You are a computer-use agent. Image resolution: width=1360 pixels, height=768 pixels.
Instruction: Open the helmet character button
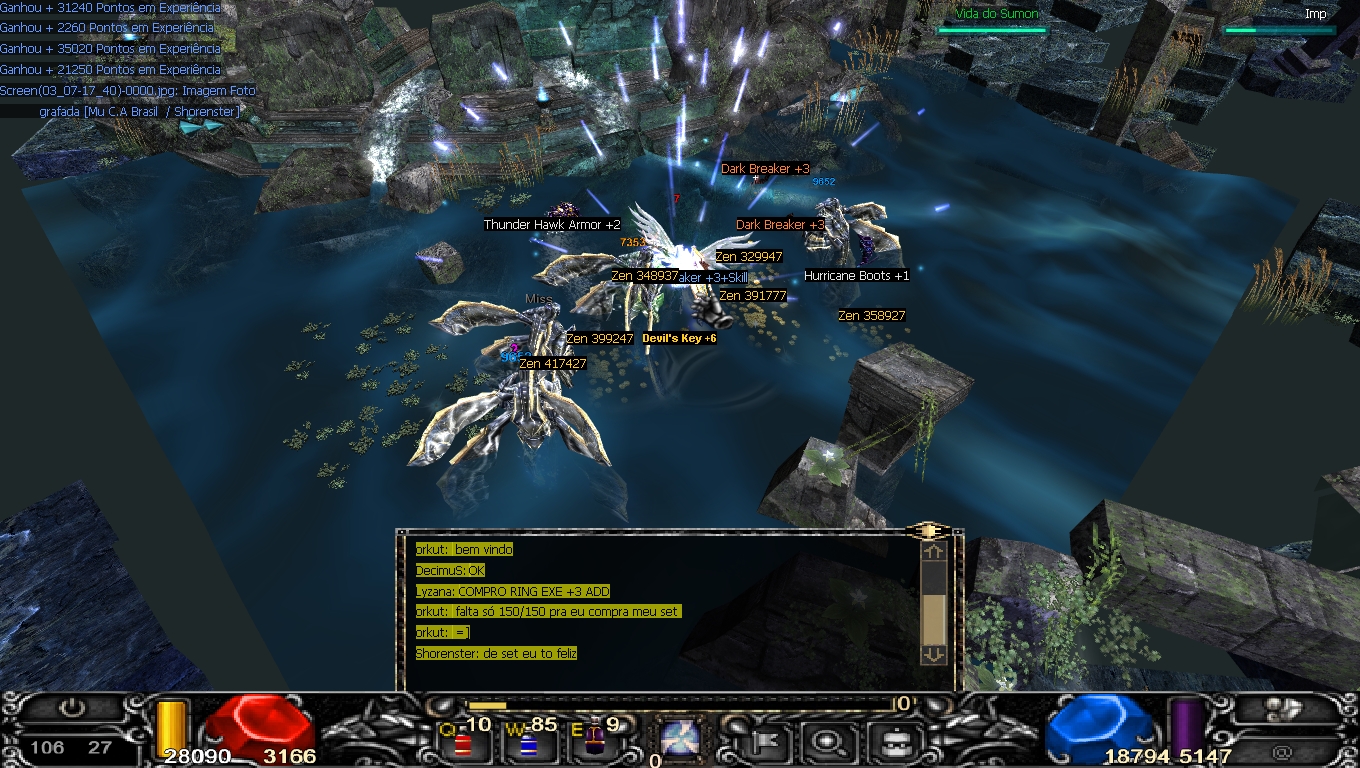click(x=886, y=741)
